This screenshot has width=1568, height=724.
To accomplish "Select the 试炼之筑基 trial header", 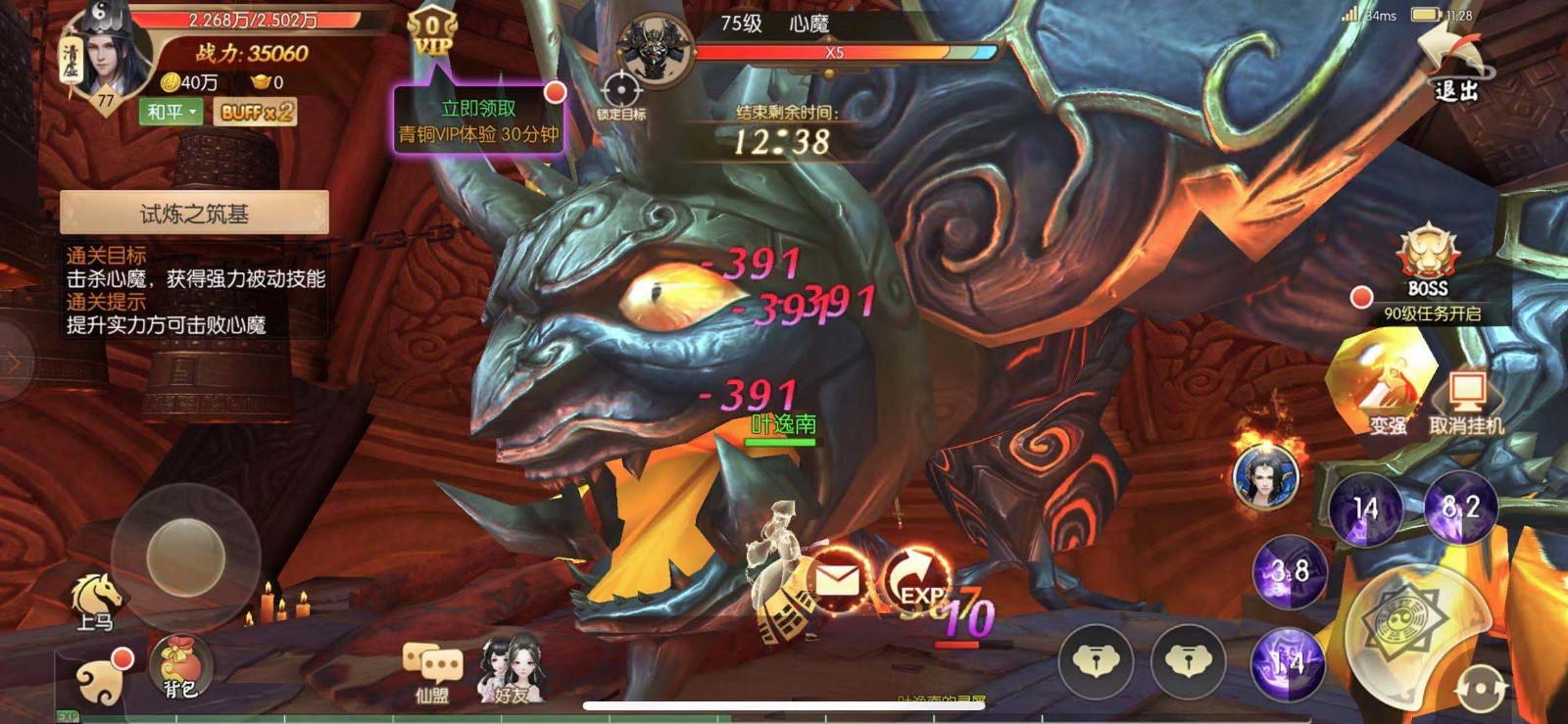I will pos(194,213).
